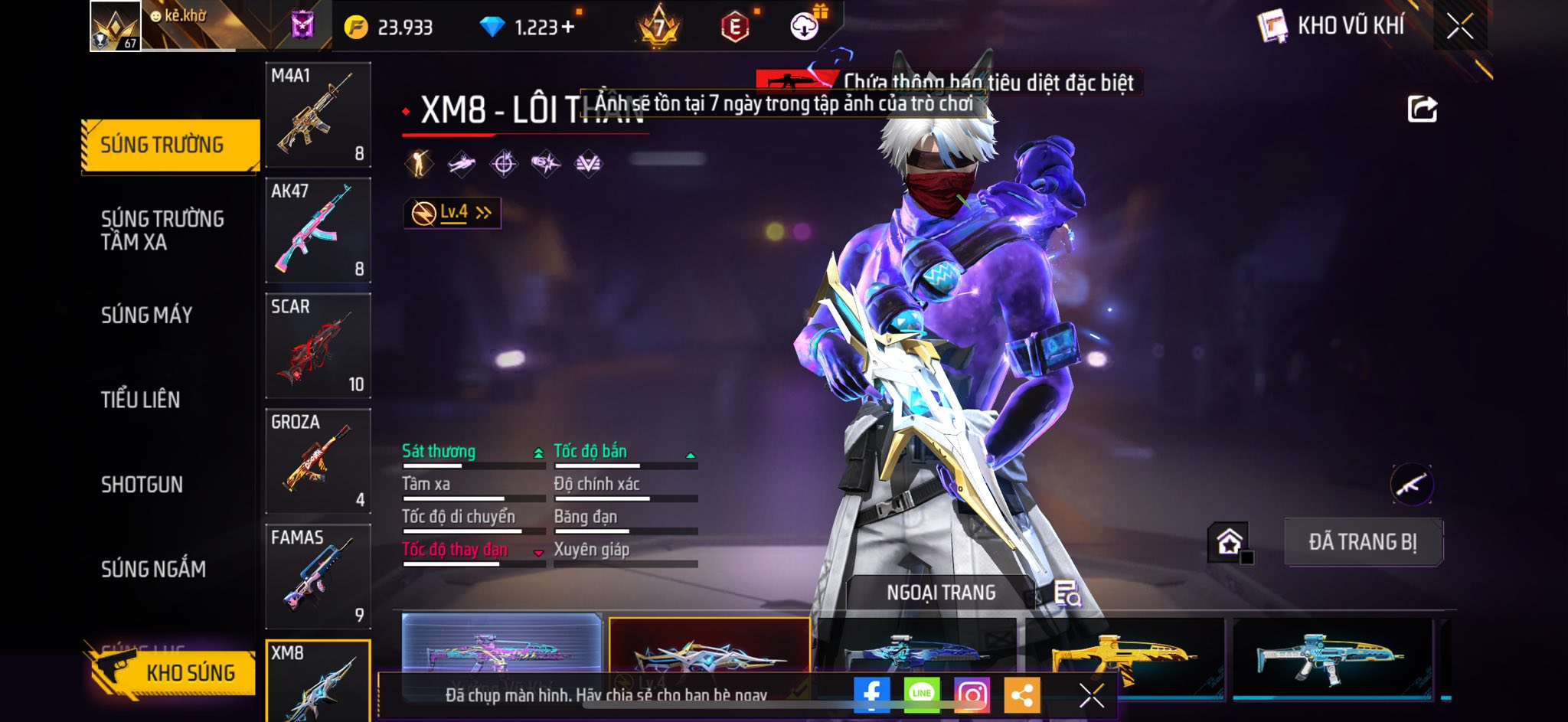1568x722 pixels.
Task: Dismiss the screenshot share bar
Action: point(1091,695)
